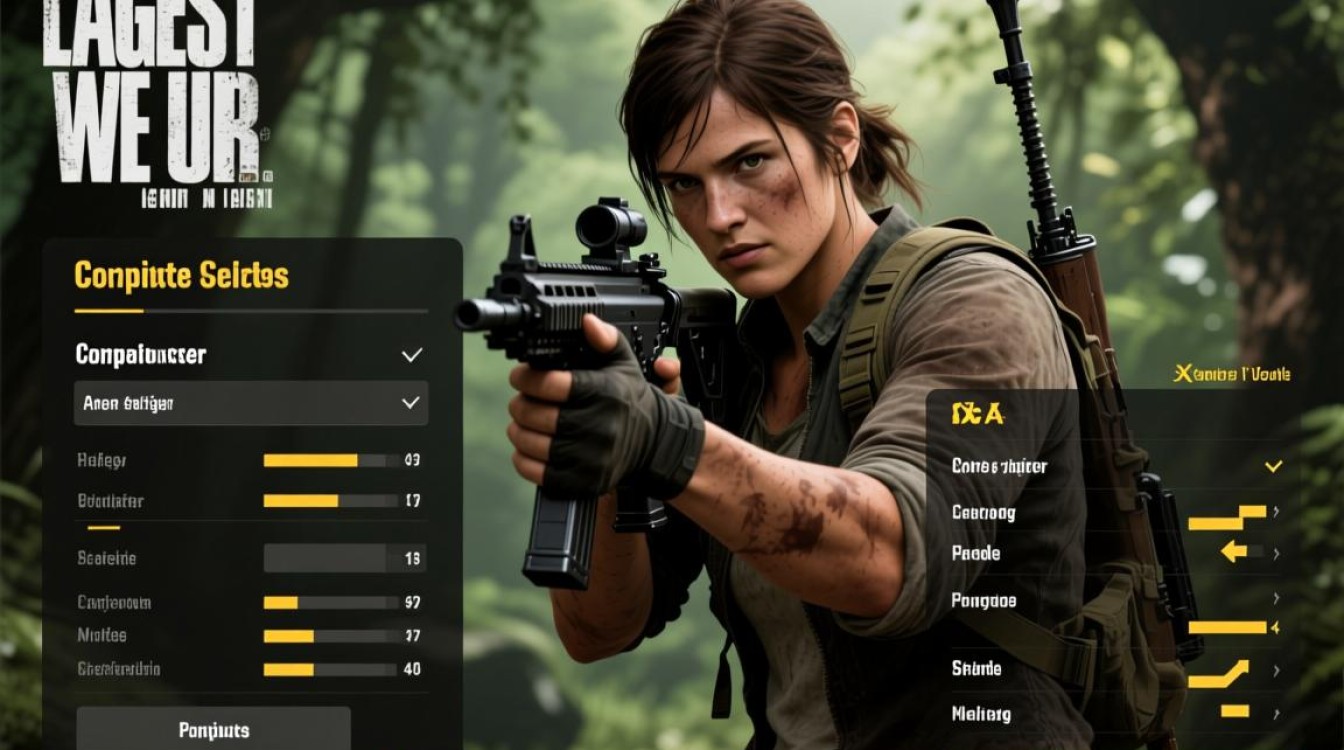Expand the Conpaiuncter section header
This screenshot has height=750, width=1344.
pos(250,354)
